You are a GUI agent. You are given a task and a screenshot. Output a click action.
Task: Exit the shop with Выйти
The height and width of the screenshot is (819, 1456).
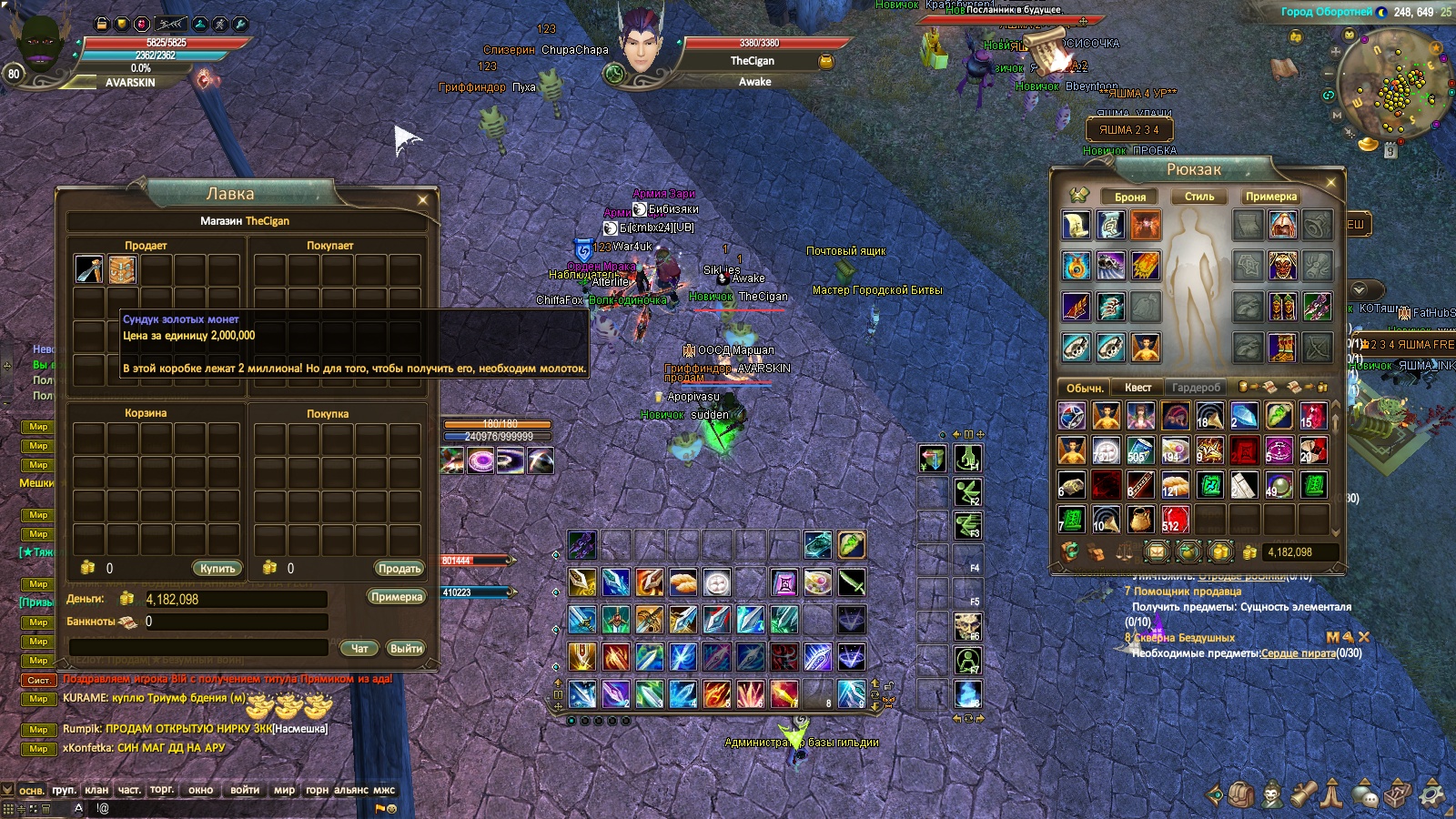tap(406, 649)
